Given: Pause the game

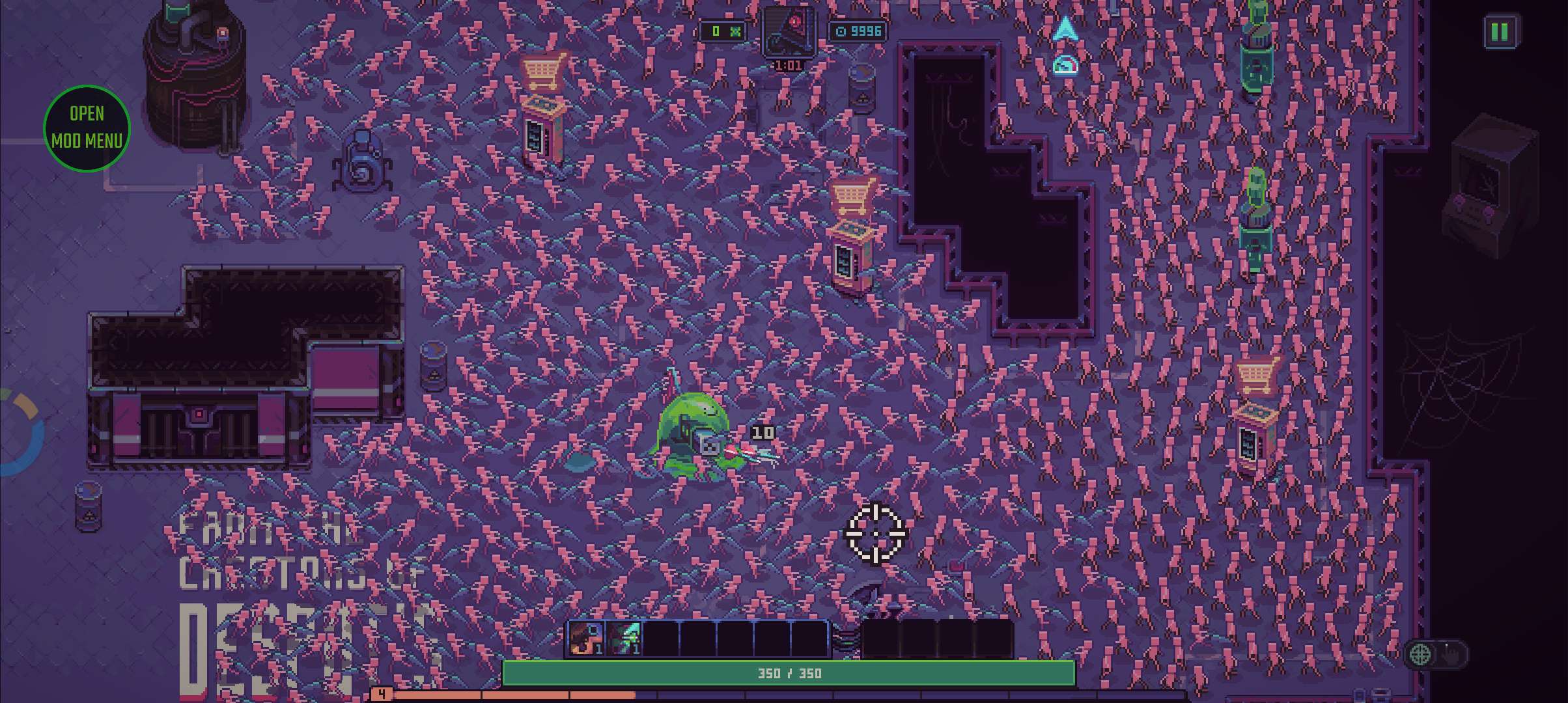Looking at the screenshot, I should tap(1500, 31).
